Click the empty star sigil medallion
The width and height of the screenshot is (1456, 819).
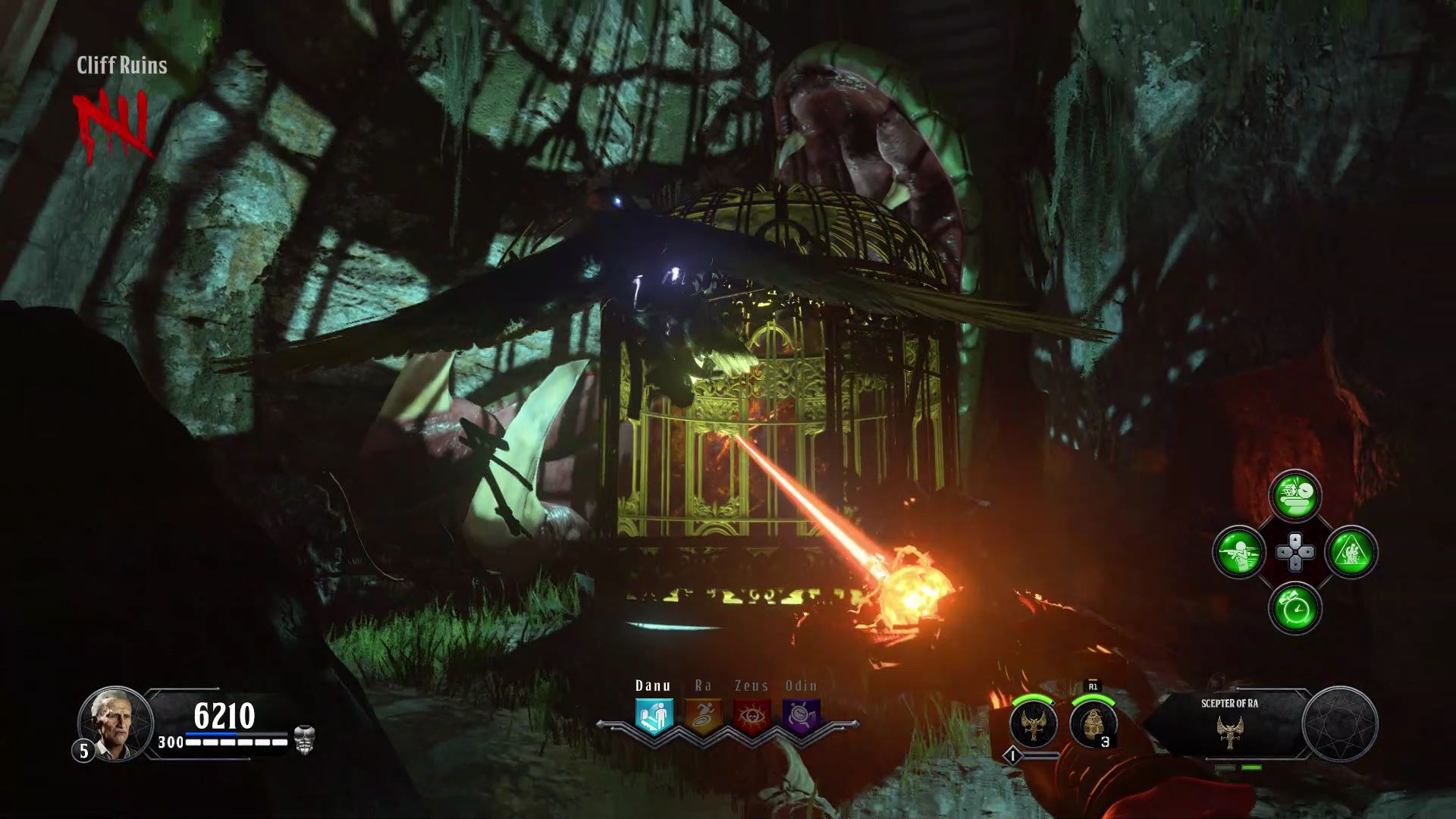coord(1340,723)
